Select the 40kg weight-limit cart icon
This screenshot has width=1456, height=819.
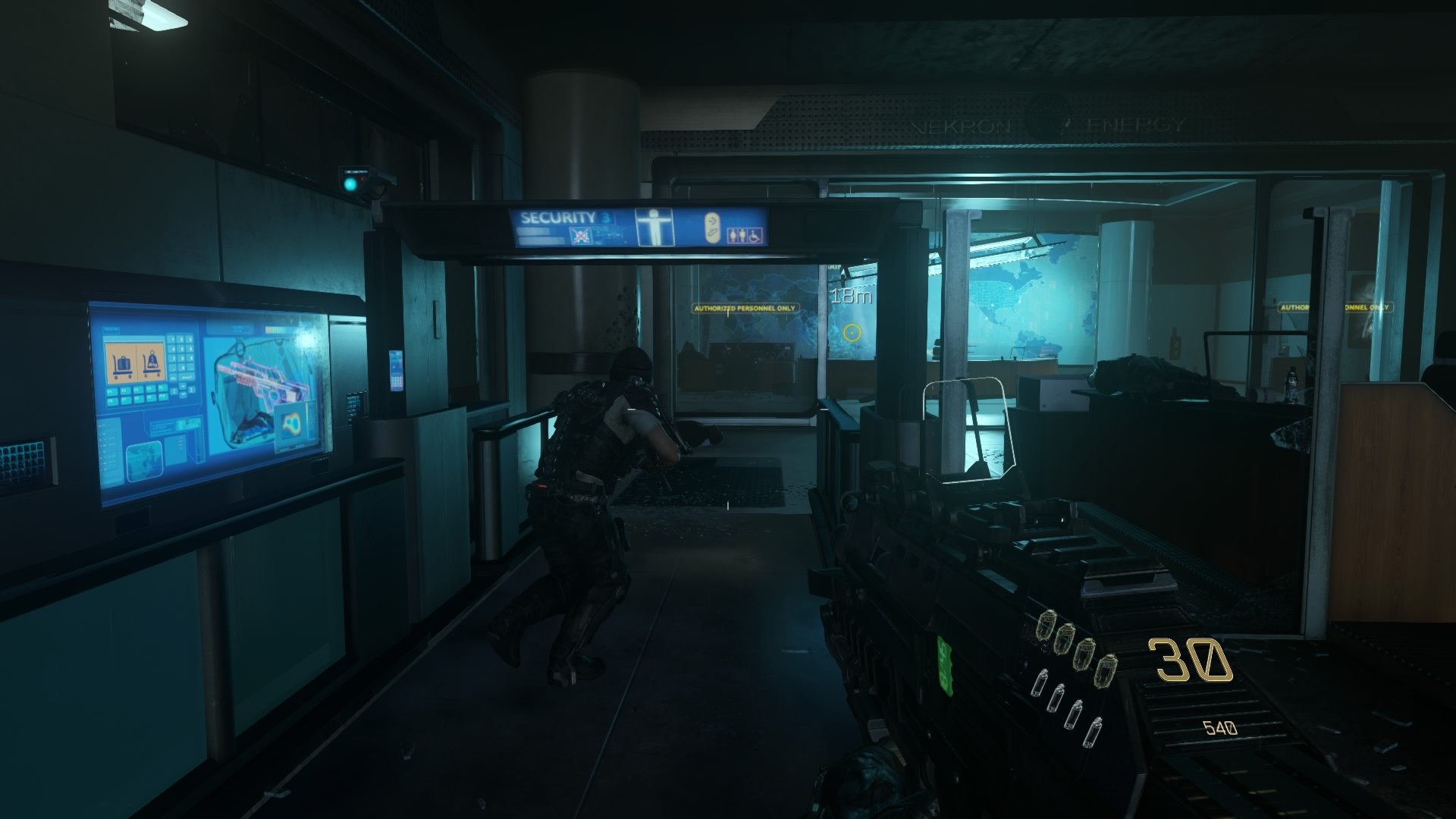[152, 364]
